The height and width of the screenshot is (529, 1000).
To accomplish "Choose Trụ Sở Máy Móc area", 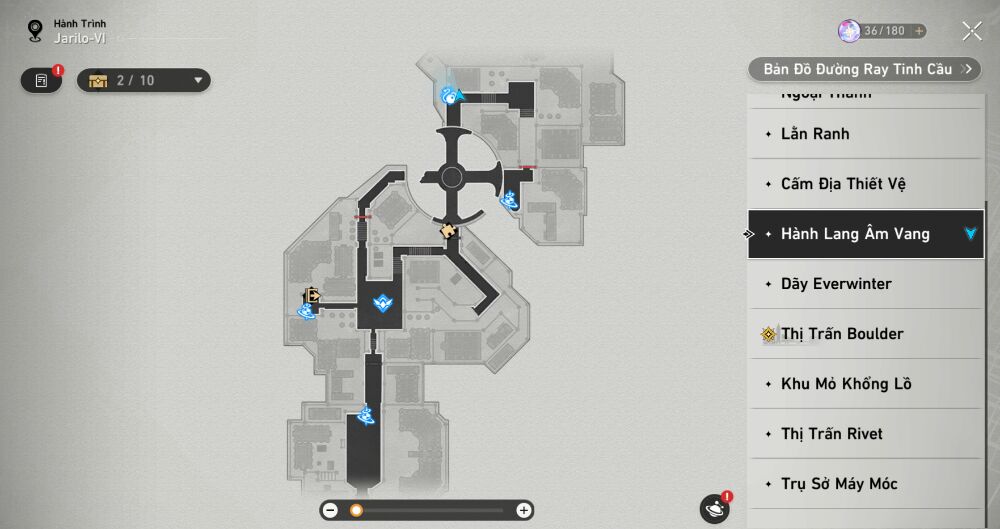I will tap(865, 484).
